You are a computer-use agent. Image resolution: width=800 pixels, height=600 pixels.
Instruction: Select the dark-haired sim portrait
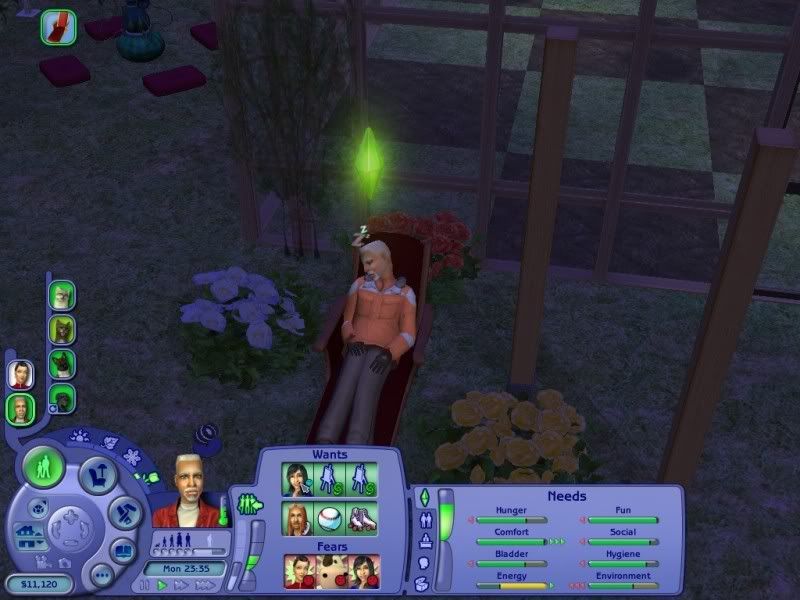[x=19, y=373]
